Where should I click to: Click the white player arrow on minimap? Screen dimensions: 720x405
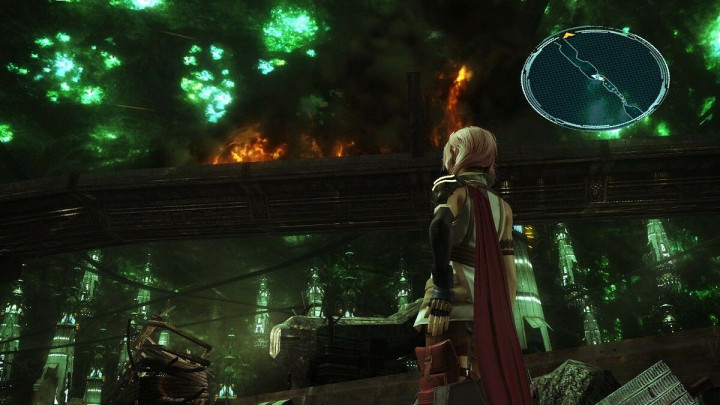click(x=597, y=77)
